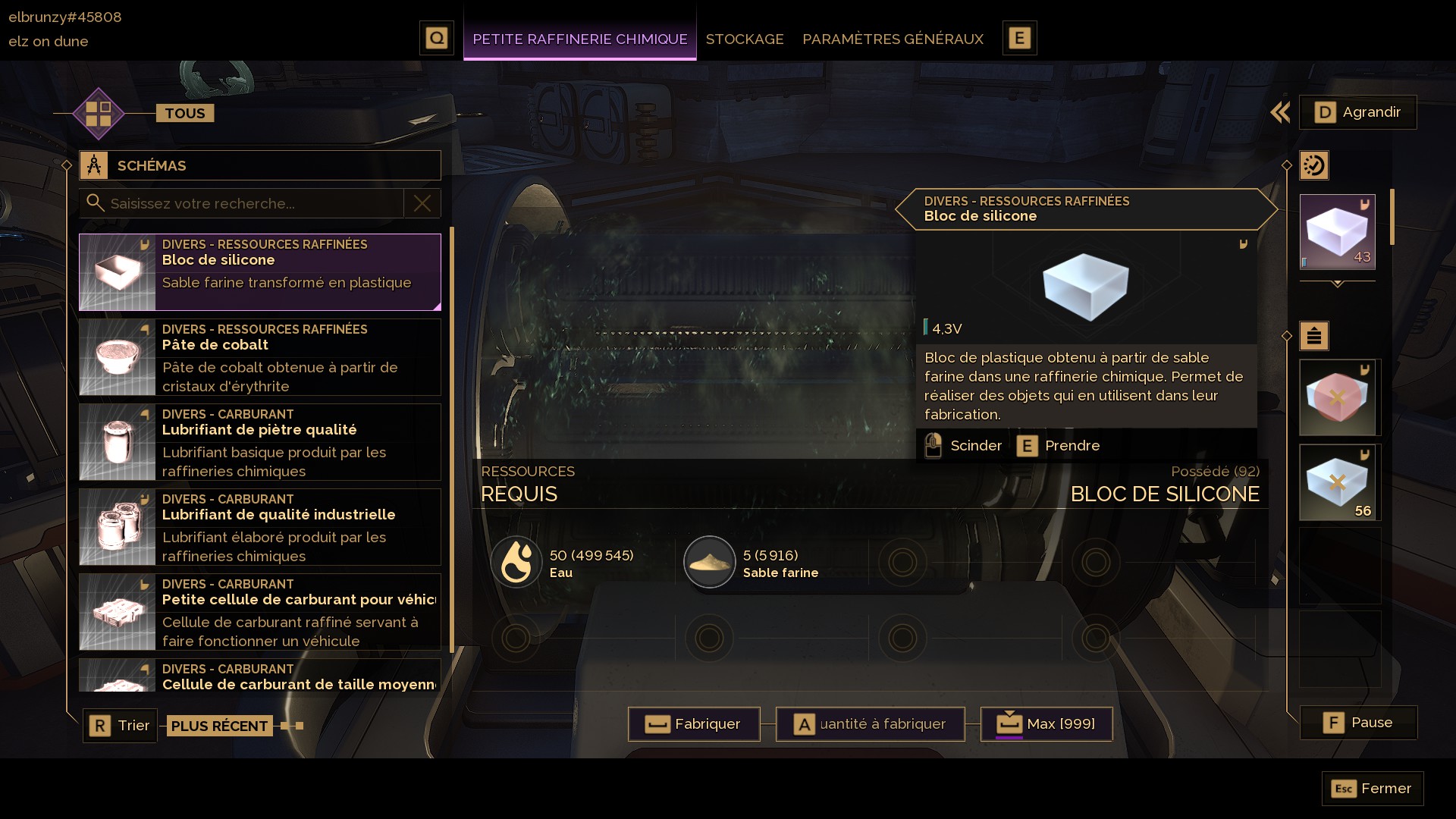Image resolution: width=1456 pixels, height=819 pixels.
Task: Select the Petite Raffinerie Chimique tab
Action: [x=579, y=39]
